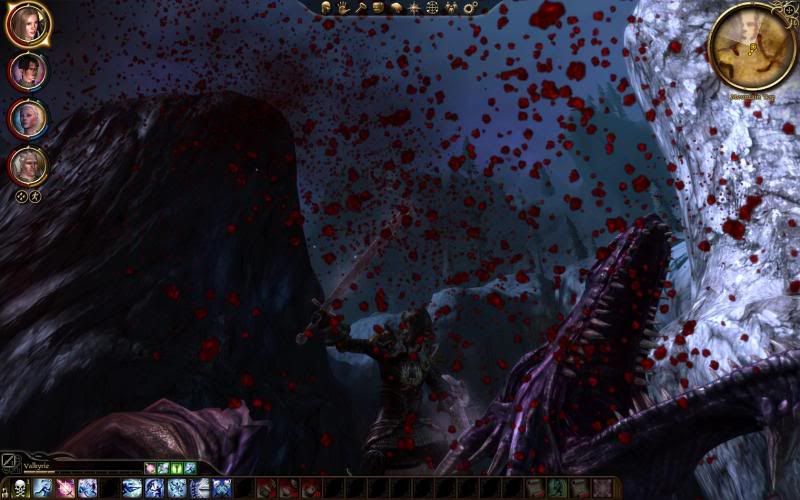The height and width of the screenshot is (500, 800).
Task: Toggle the pink orb sustained ability icon
Action: (x=150, y=467)
